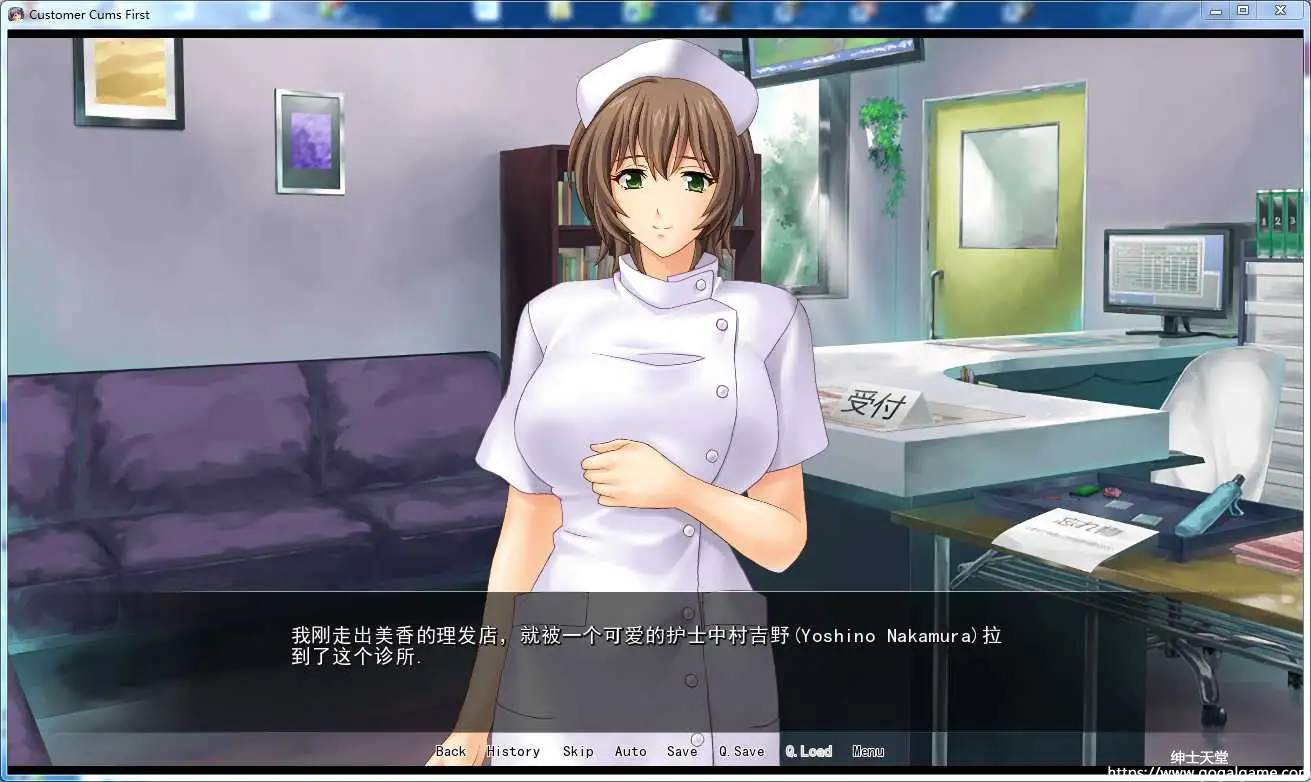Open the game Menu
The image size is (1311, 782).
868,751
